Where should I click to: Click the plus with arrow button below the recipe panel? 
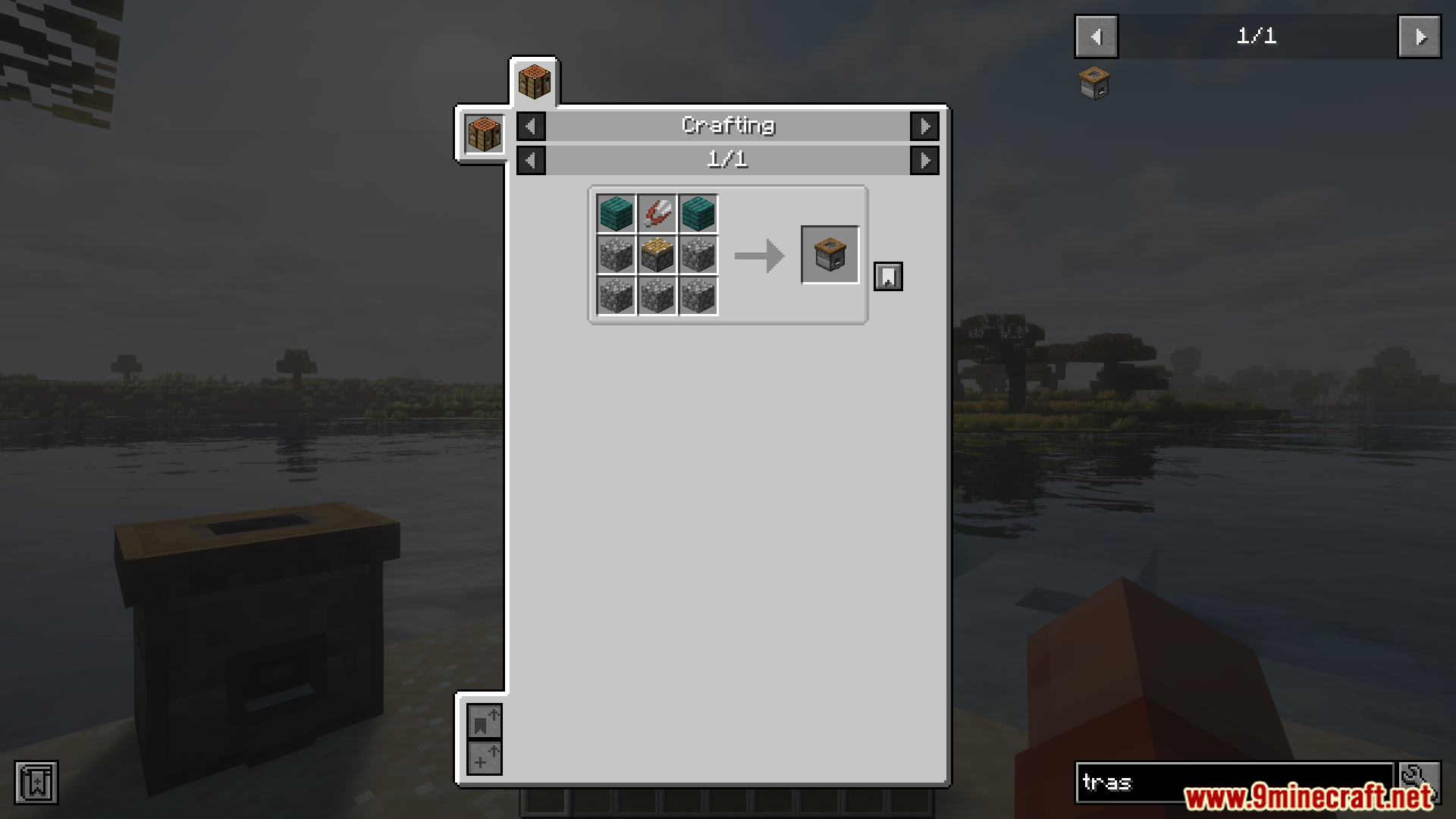click(484, 758)
